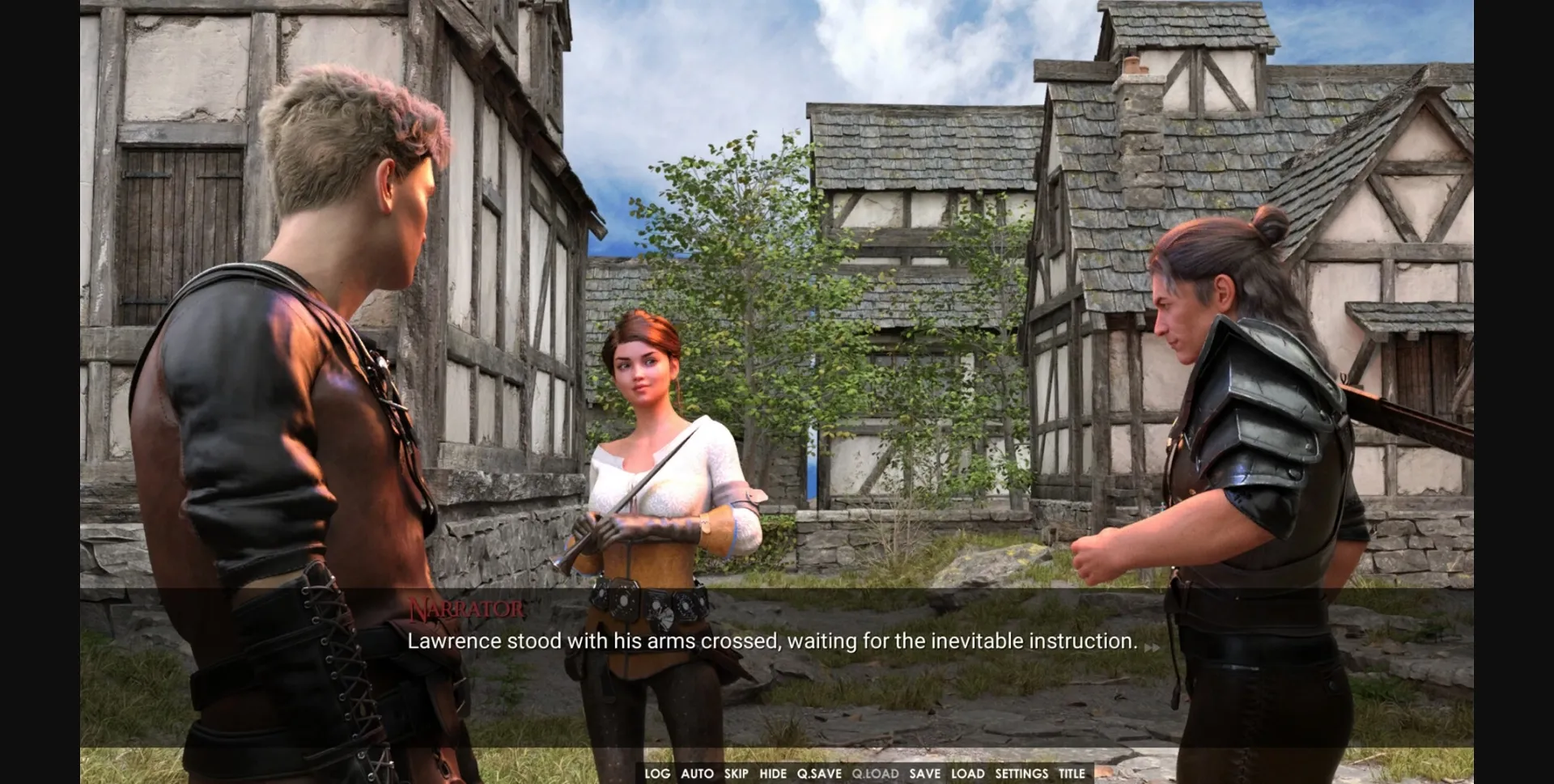Screen dimensions: 1554x784
Task: Return to the TITLE screen
Action: pos(1072,773)
